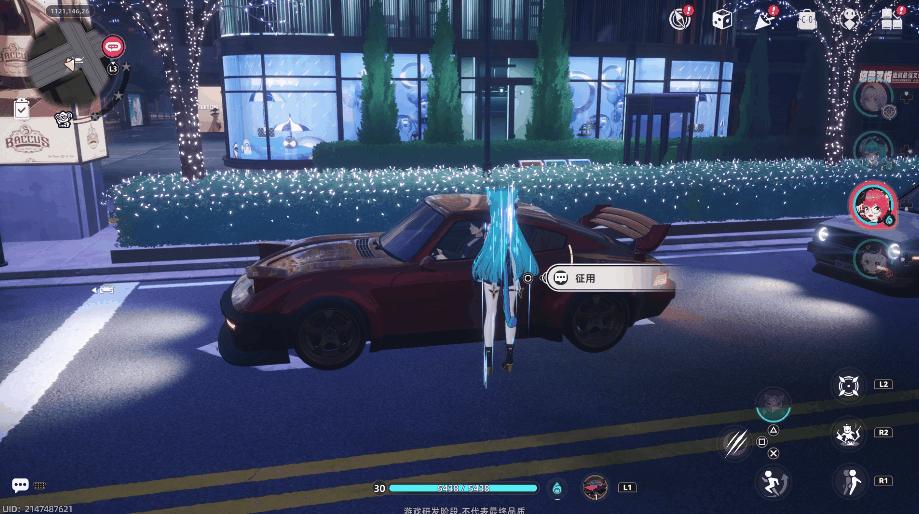Click the red chat bubble minimap marker
919x514 pixels.
tap(112, 45)
